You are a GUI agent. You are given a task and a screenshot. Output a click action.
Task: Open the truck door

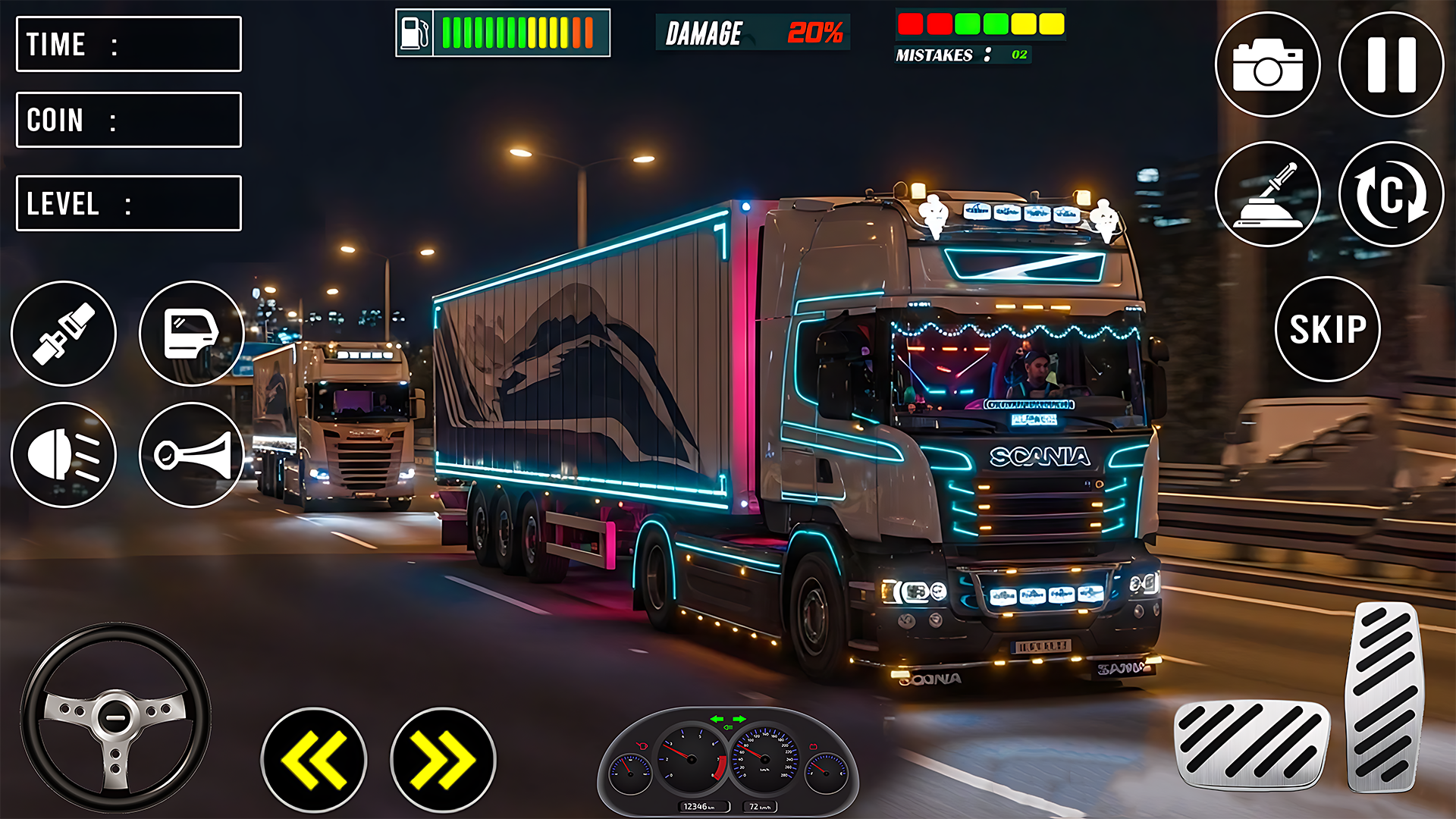(191, 334)
